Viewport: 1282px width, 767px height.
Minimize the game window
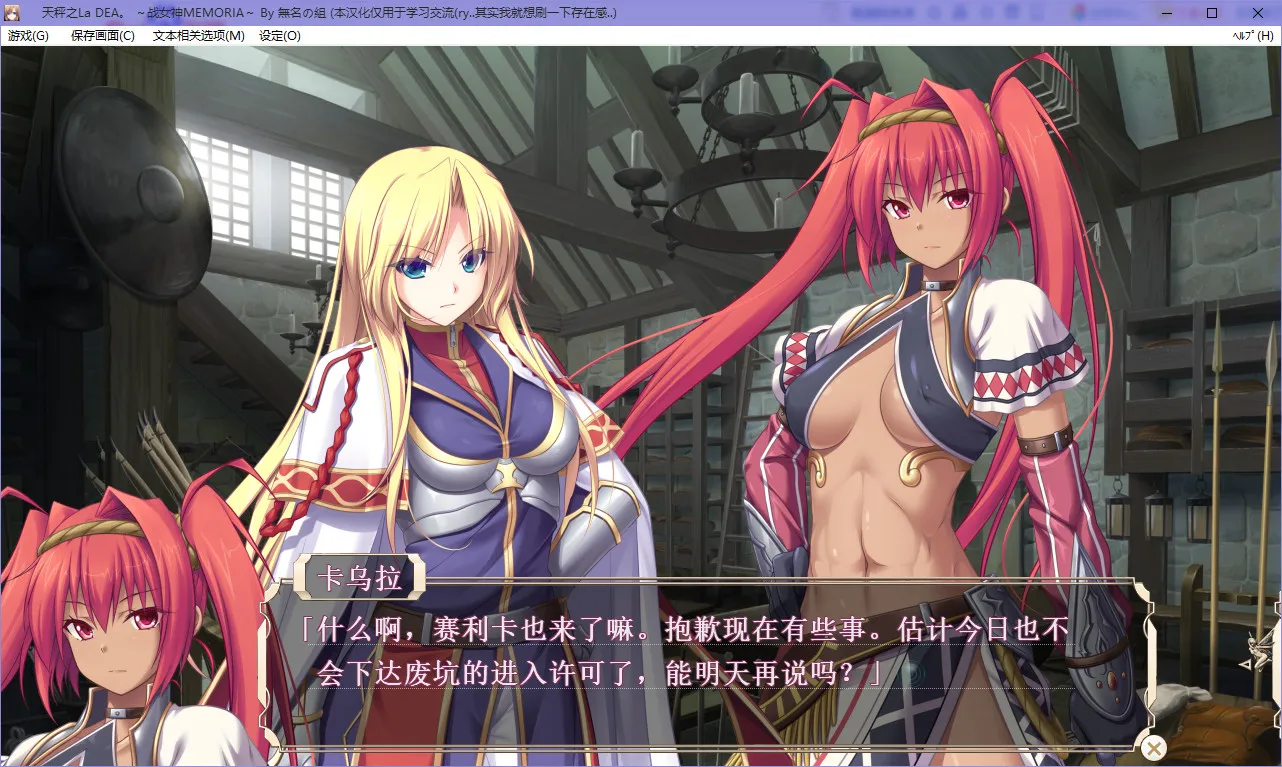point(1165,13)
